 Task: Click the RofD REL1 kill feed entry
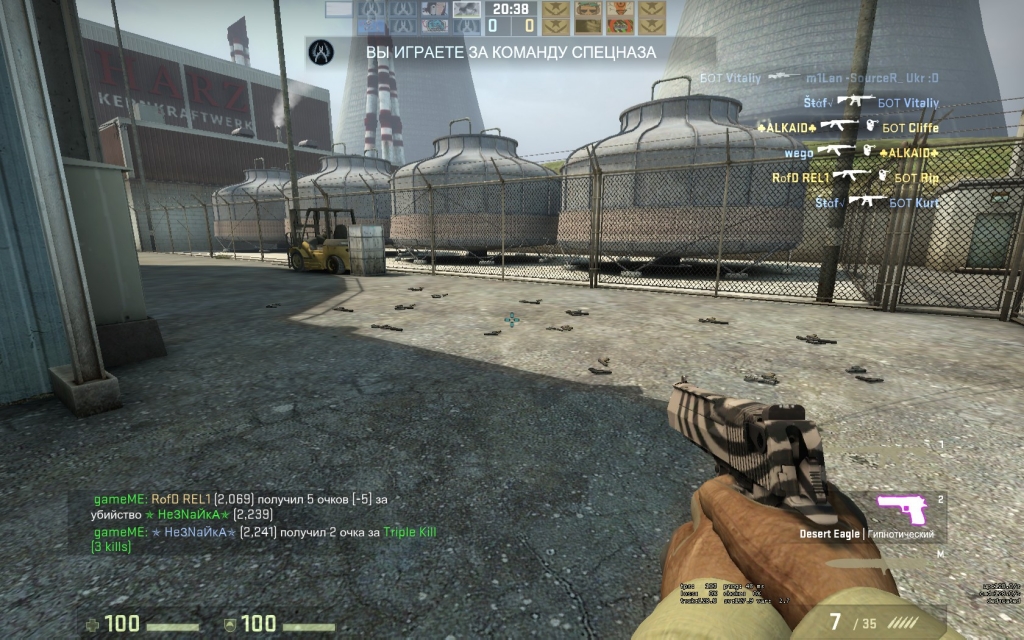(856, 177)
